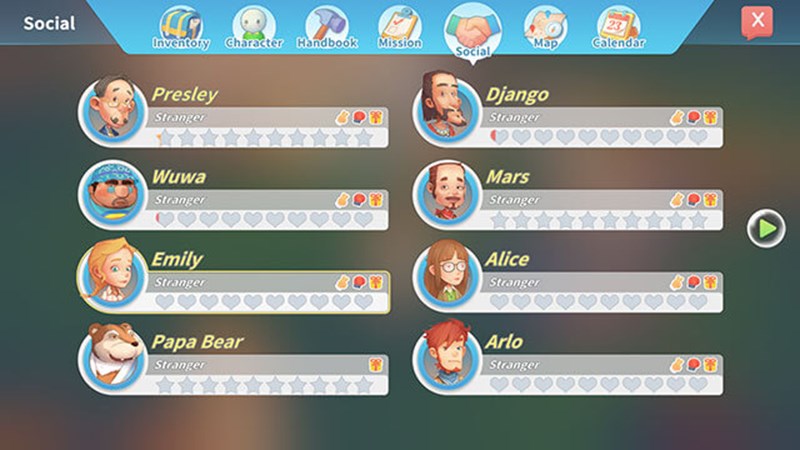This screenshot has width=800, height=450.
Task: Click the gift icon on Papa Bear's row
Action: [376, 365]
